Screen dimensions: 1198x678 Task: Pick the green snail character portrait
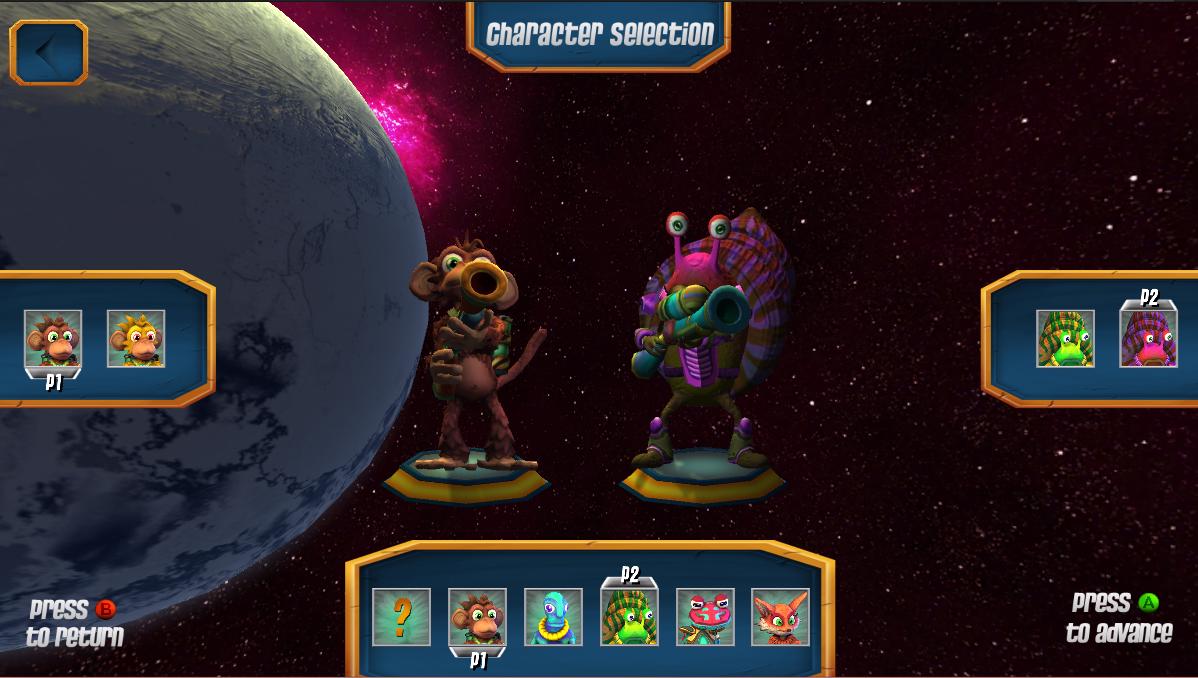629,617
